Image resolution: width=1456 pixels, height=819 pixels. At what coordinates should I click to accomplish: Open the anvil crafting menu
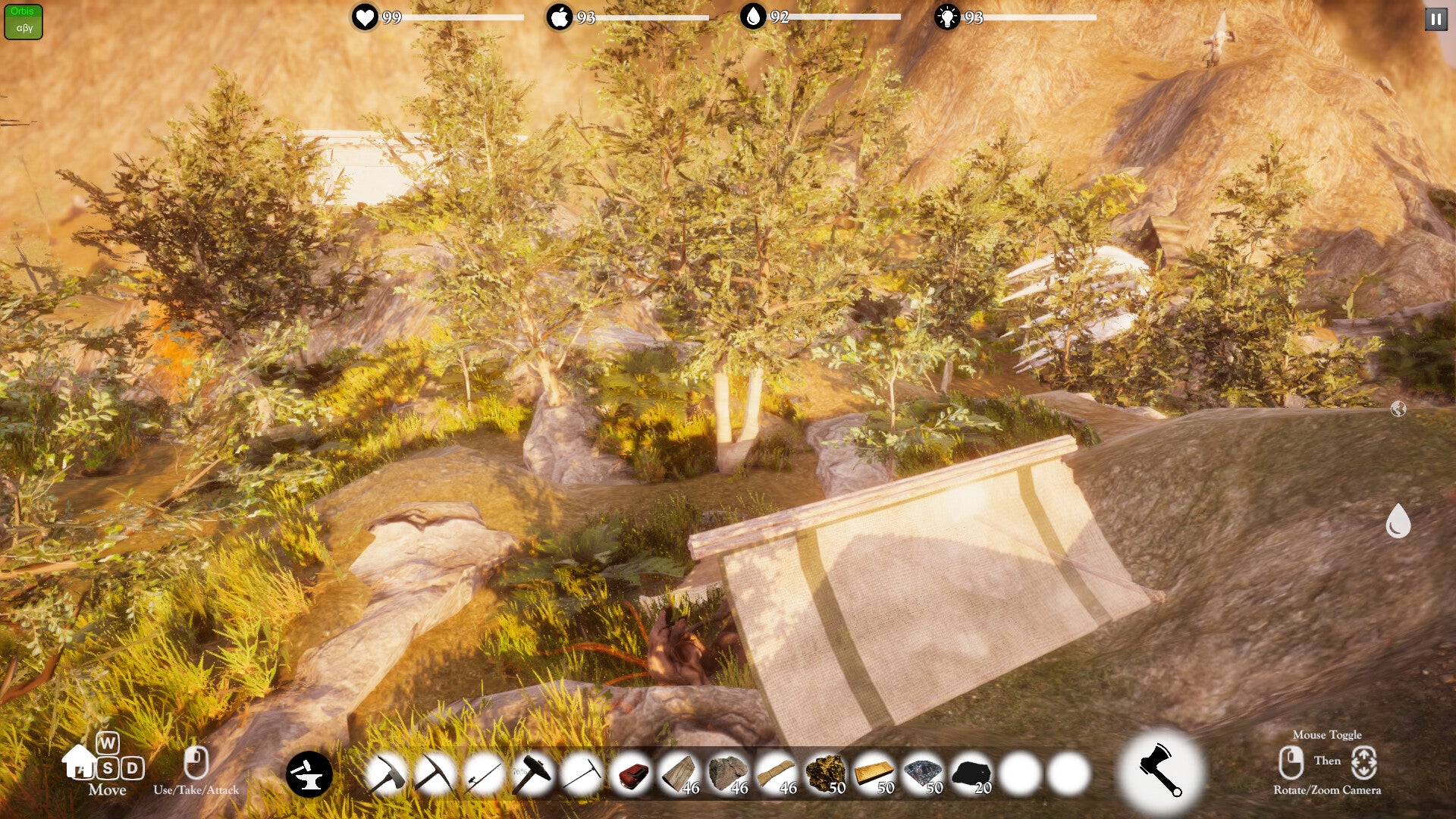pos(309,774)
